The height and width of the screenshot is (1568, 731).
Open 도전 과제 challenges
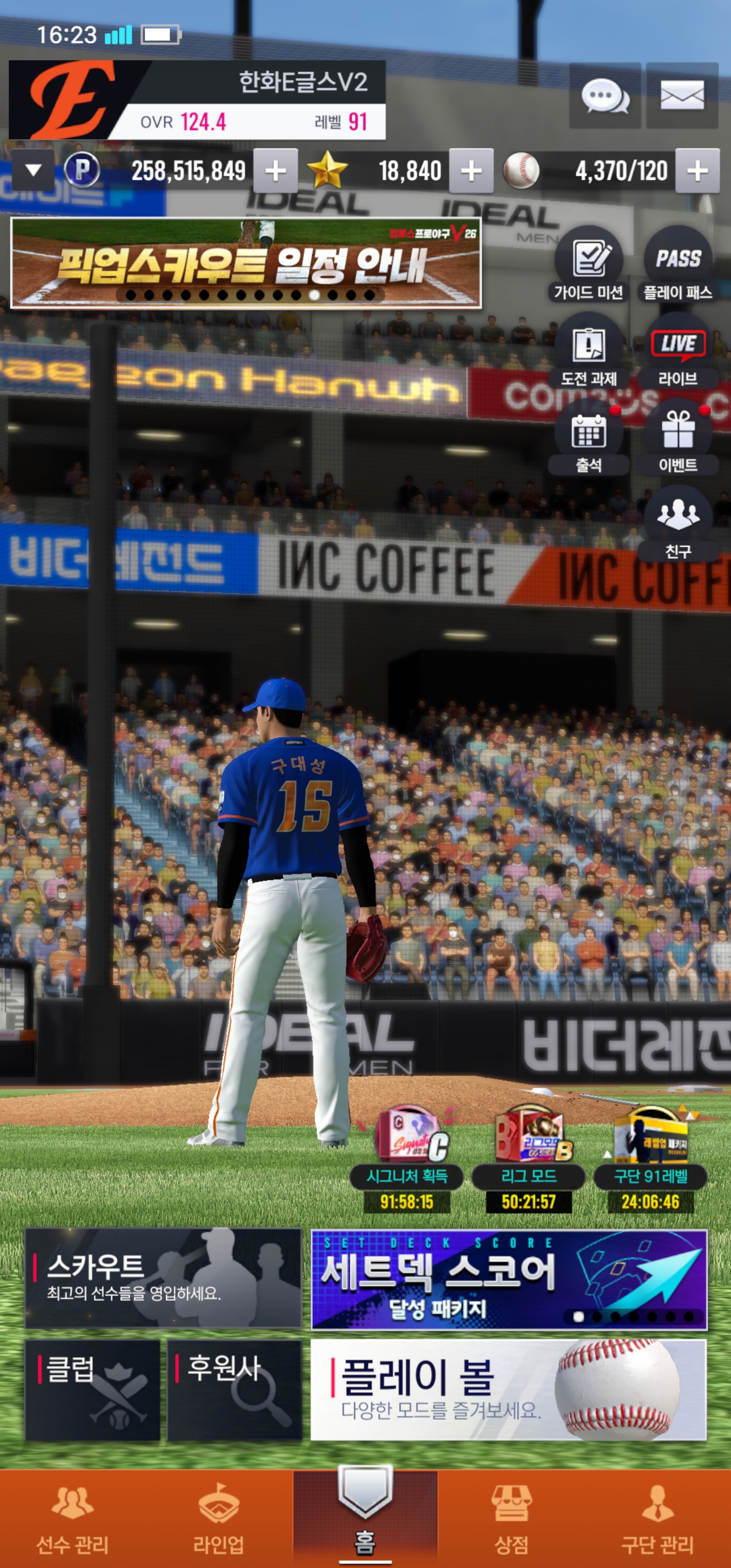pos(588,351)
